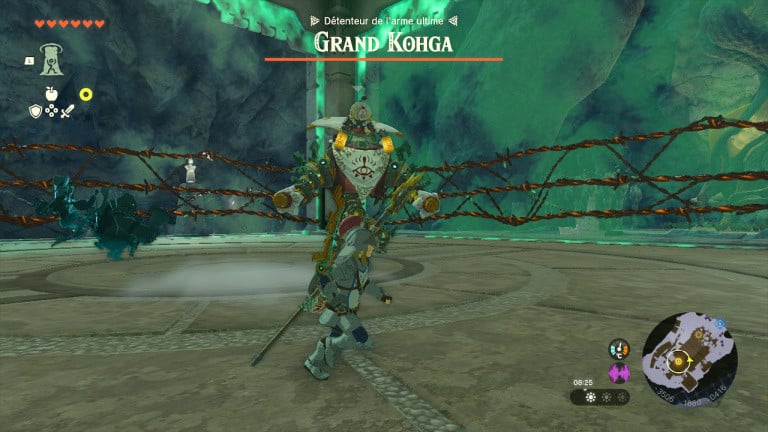Click the blue marker on the minimap
The height and width of the screenshot is (432, 768).
tap(719, 323)
